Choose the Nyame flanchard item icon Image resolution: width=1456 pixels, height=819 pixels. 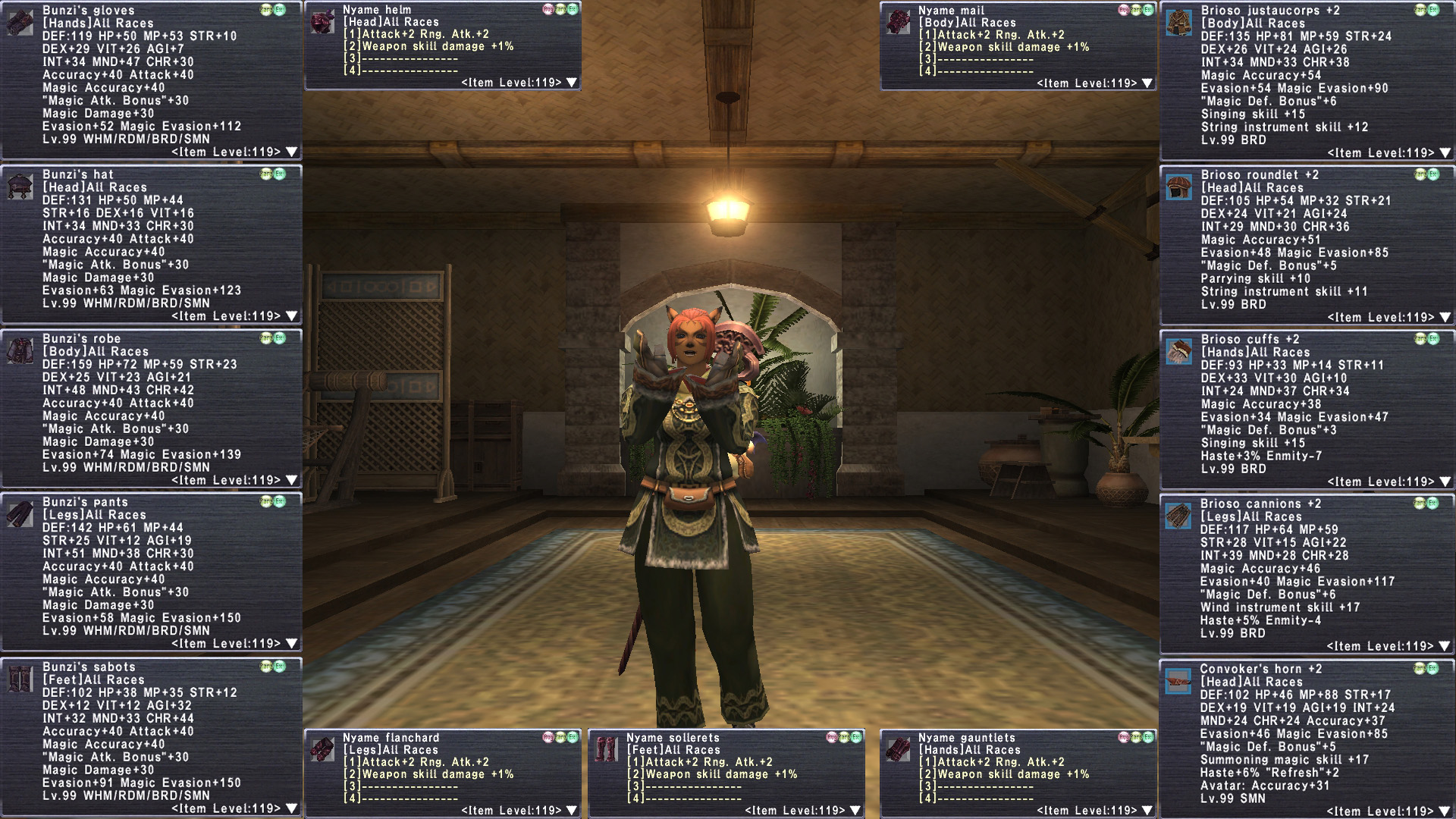click(x=323, y=749)
